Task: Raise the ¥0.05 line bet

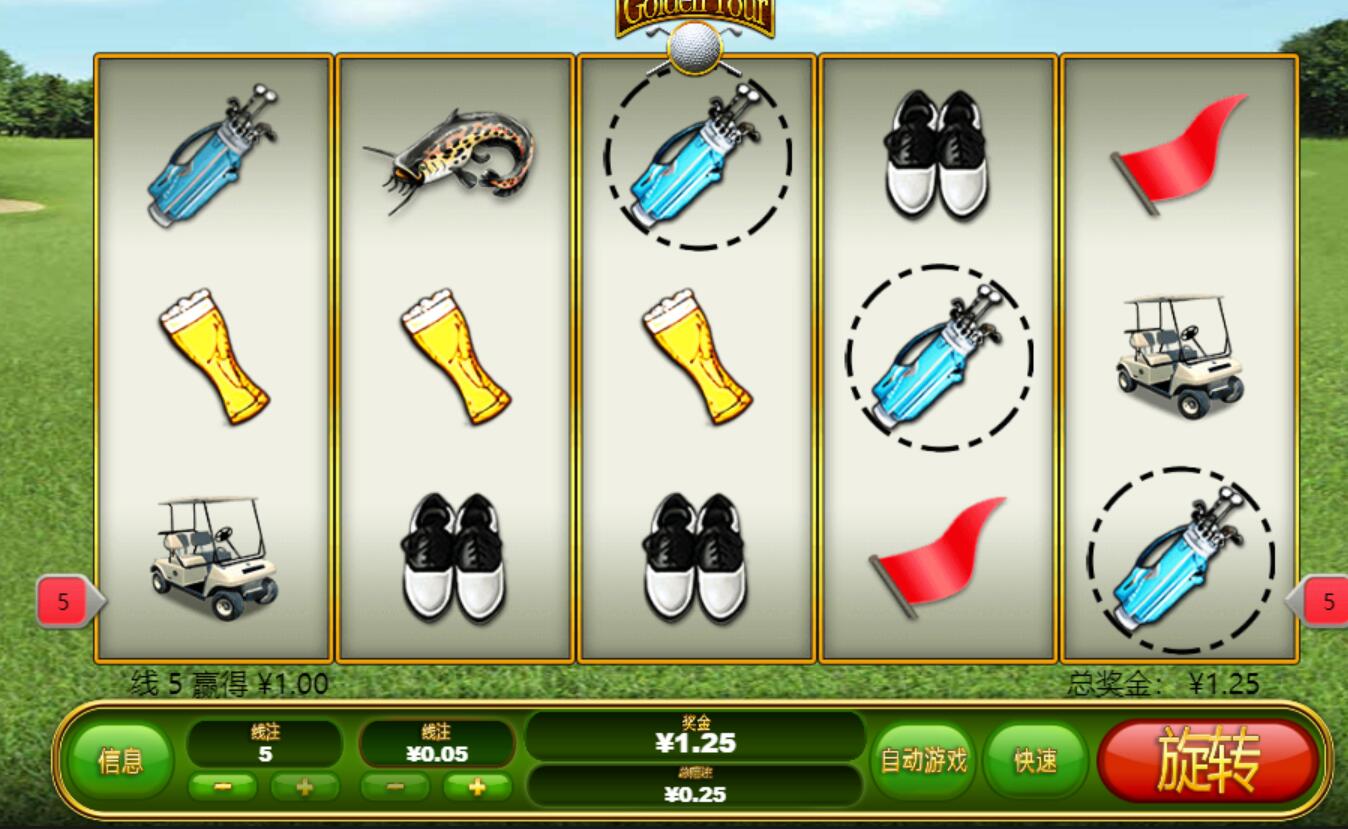Action: [477, 787]
